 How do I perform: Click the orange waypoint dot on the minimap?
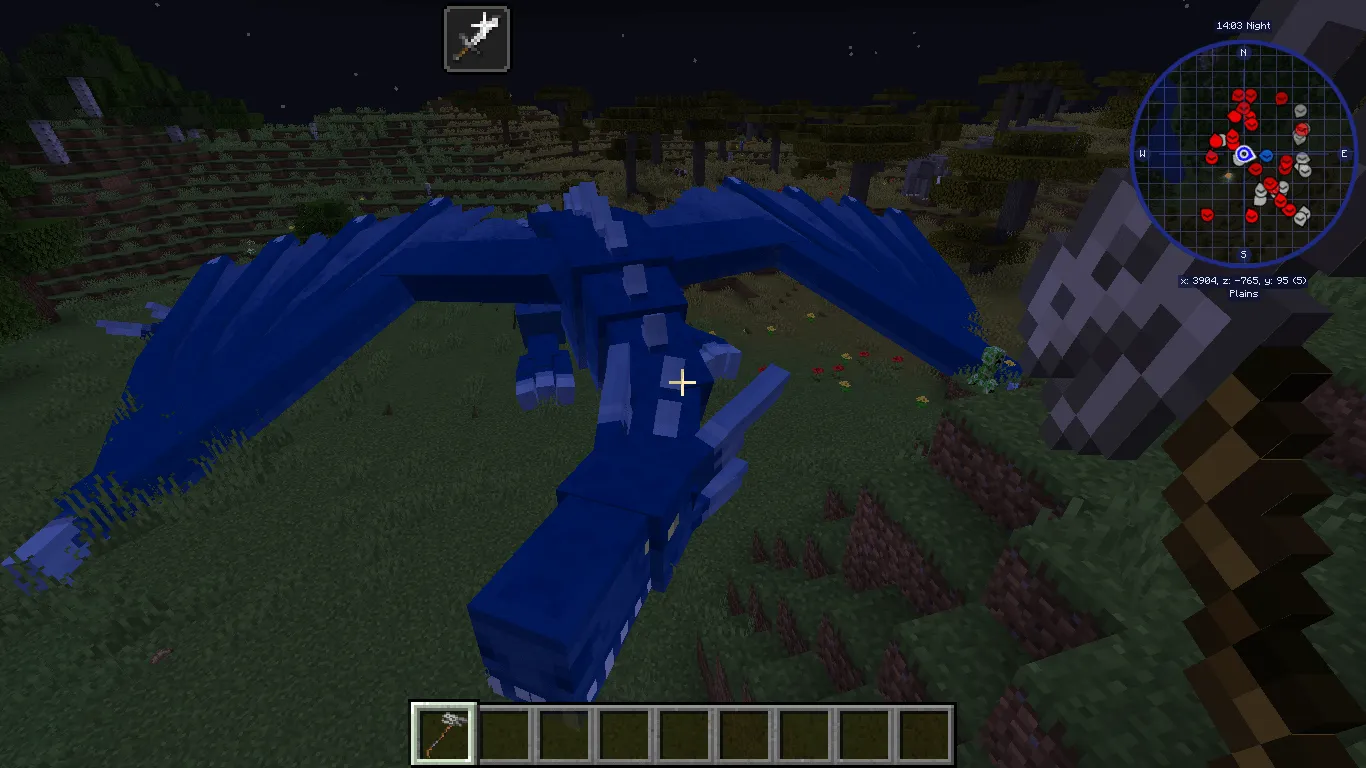coord(1229,175)
